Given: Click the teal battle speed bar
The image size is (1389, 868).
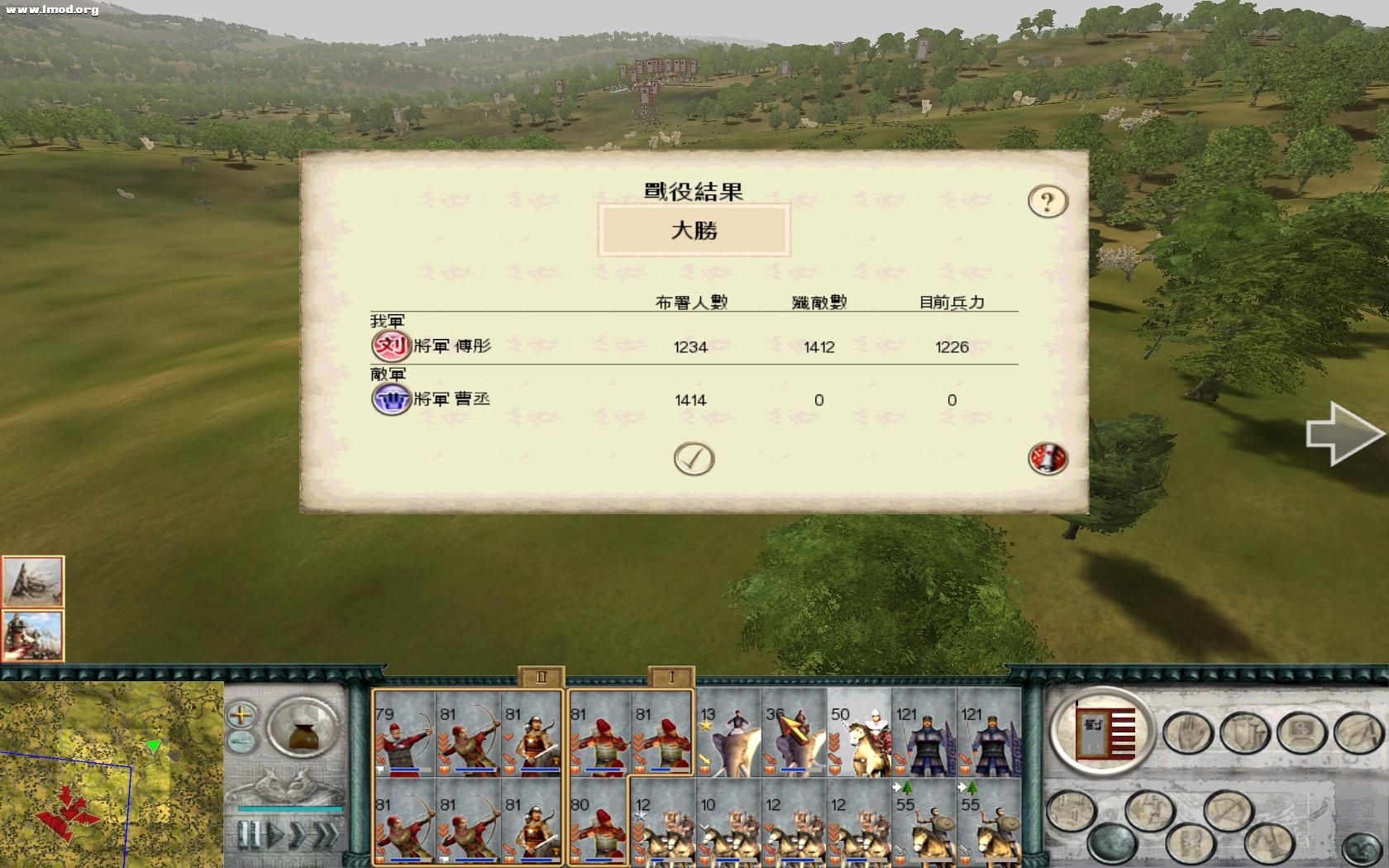Looking at the screenshot, I should pos(291,809).
